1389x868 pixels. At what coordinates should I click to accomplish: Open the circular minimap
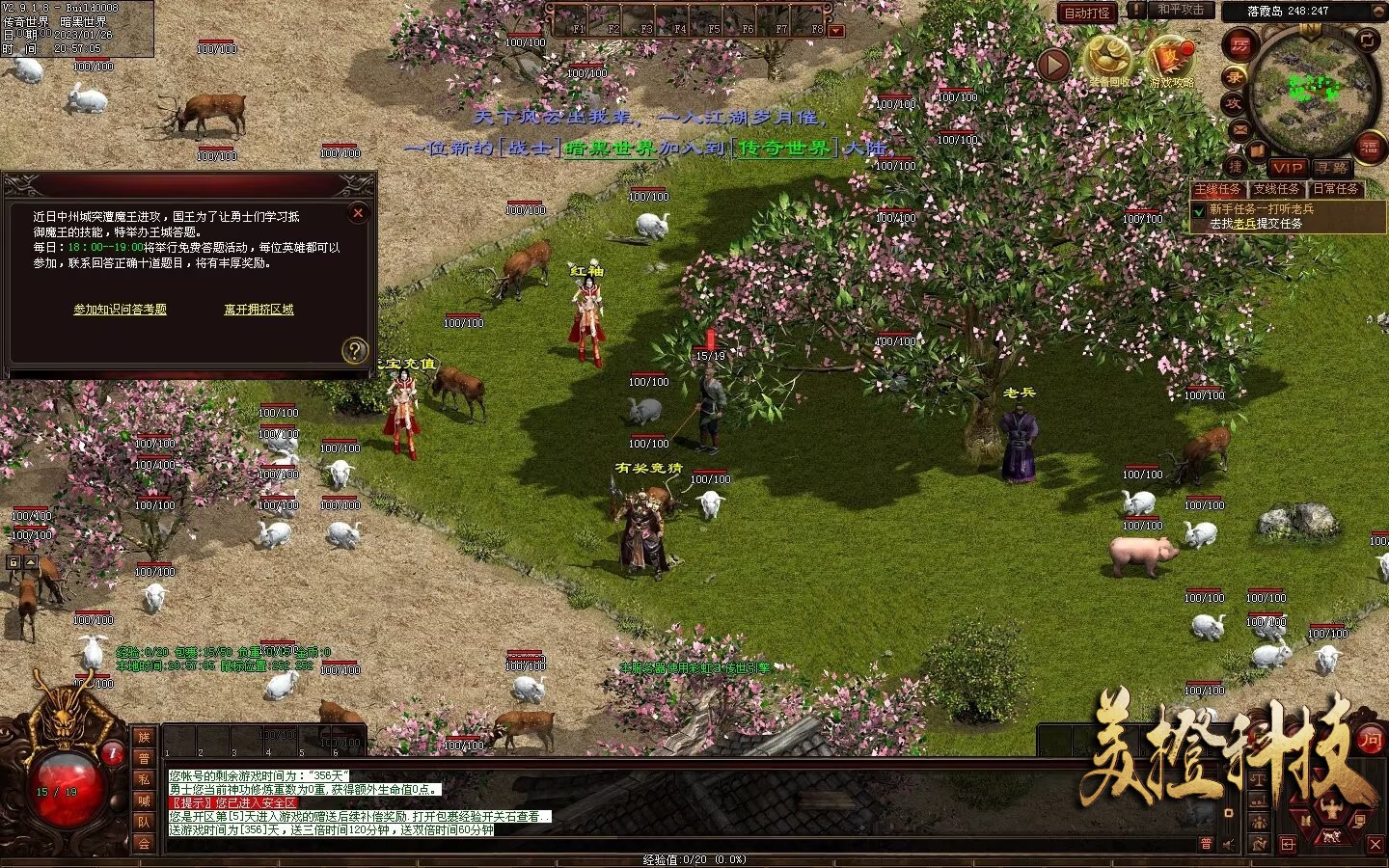1310,90
